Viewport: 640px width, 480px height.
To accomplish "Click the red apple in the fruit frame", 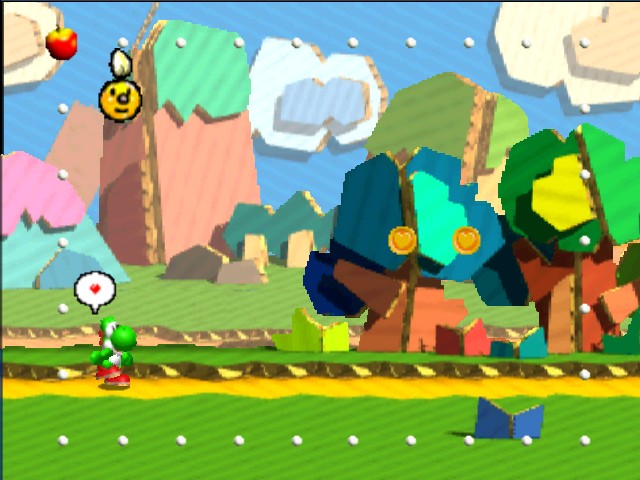I will coord(62,42).
